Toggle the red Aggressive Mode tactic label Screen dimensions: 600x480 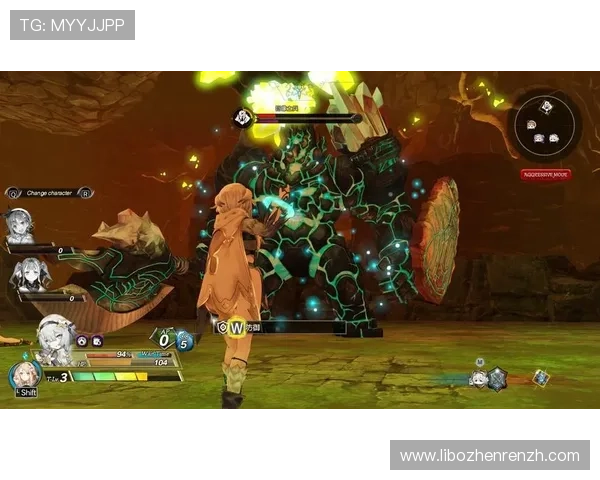pos(545,174)
